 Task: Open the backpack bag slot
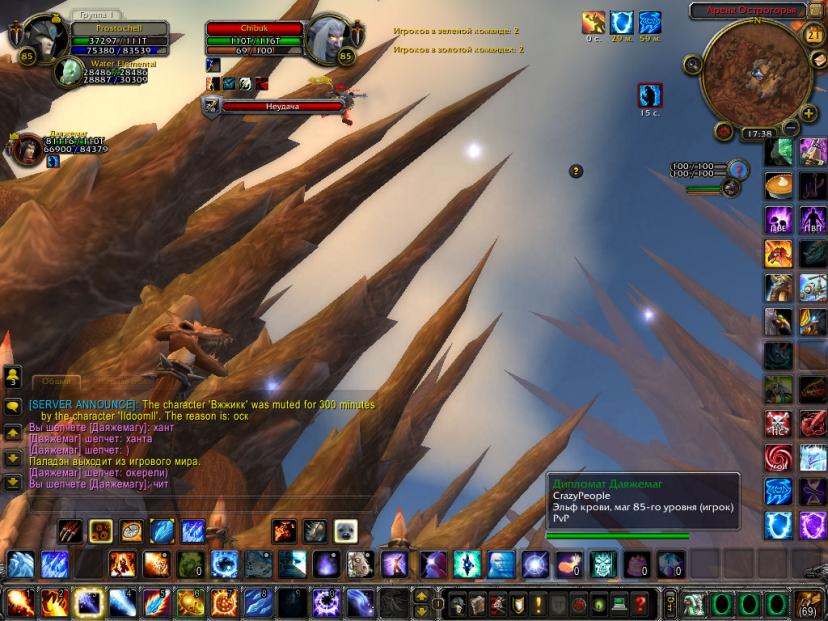(808, 604)
